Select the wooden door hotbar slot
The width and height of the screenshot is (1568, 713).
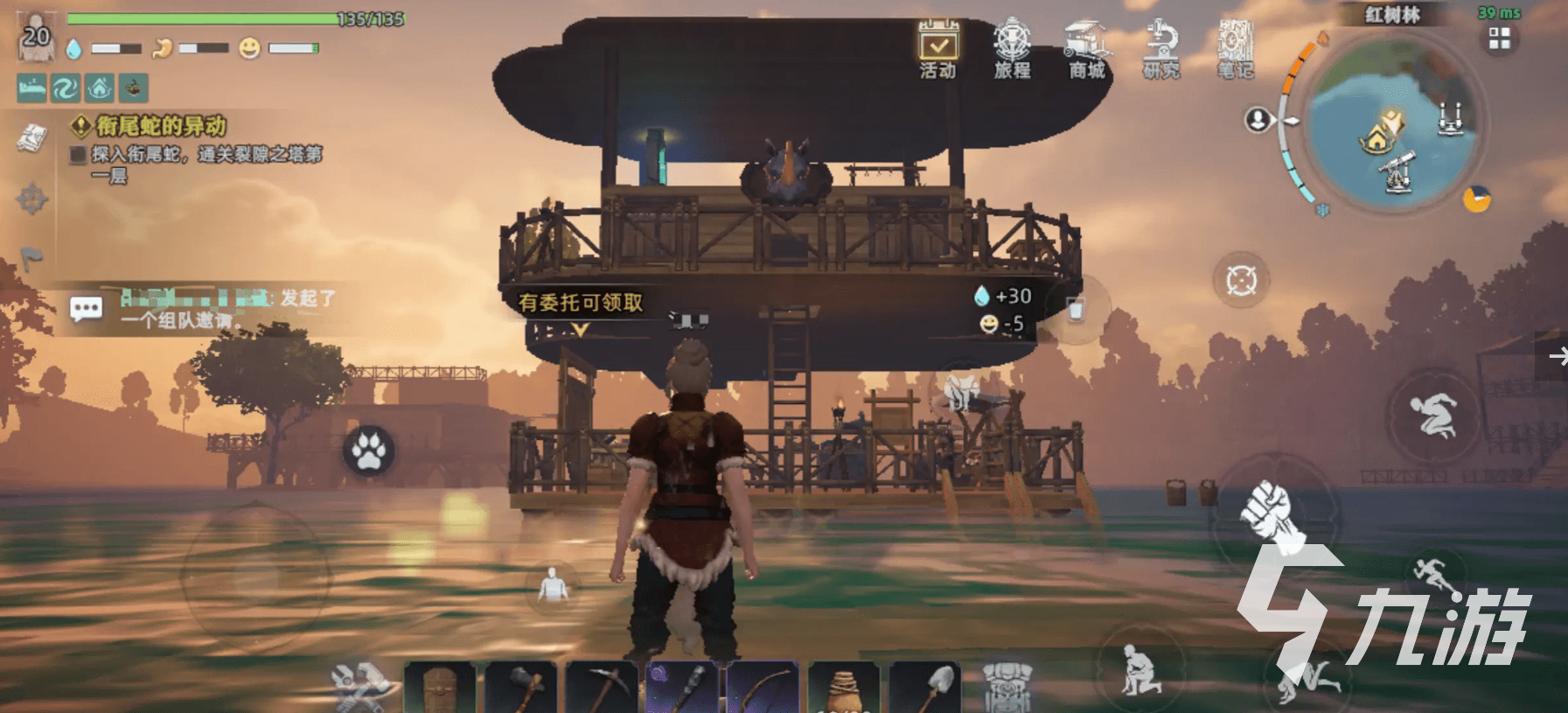(x=440, y=689)
